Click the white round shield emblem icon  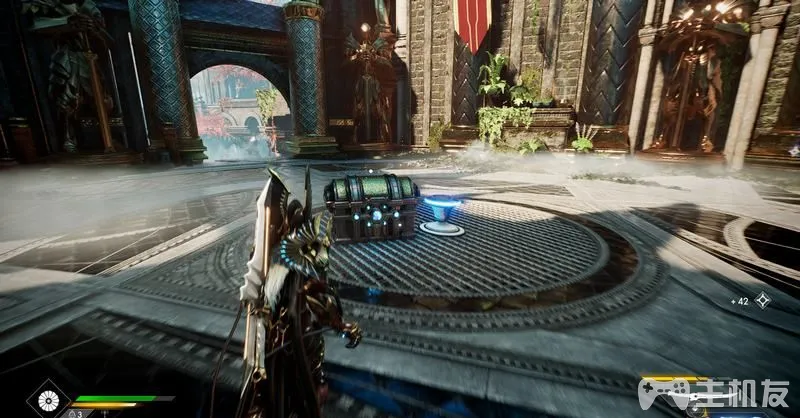47,400
